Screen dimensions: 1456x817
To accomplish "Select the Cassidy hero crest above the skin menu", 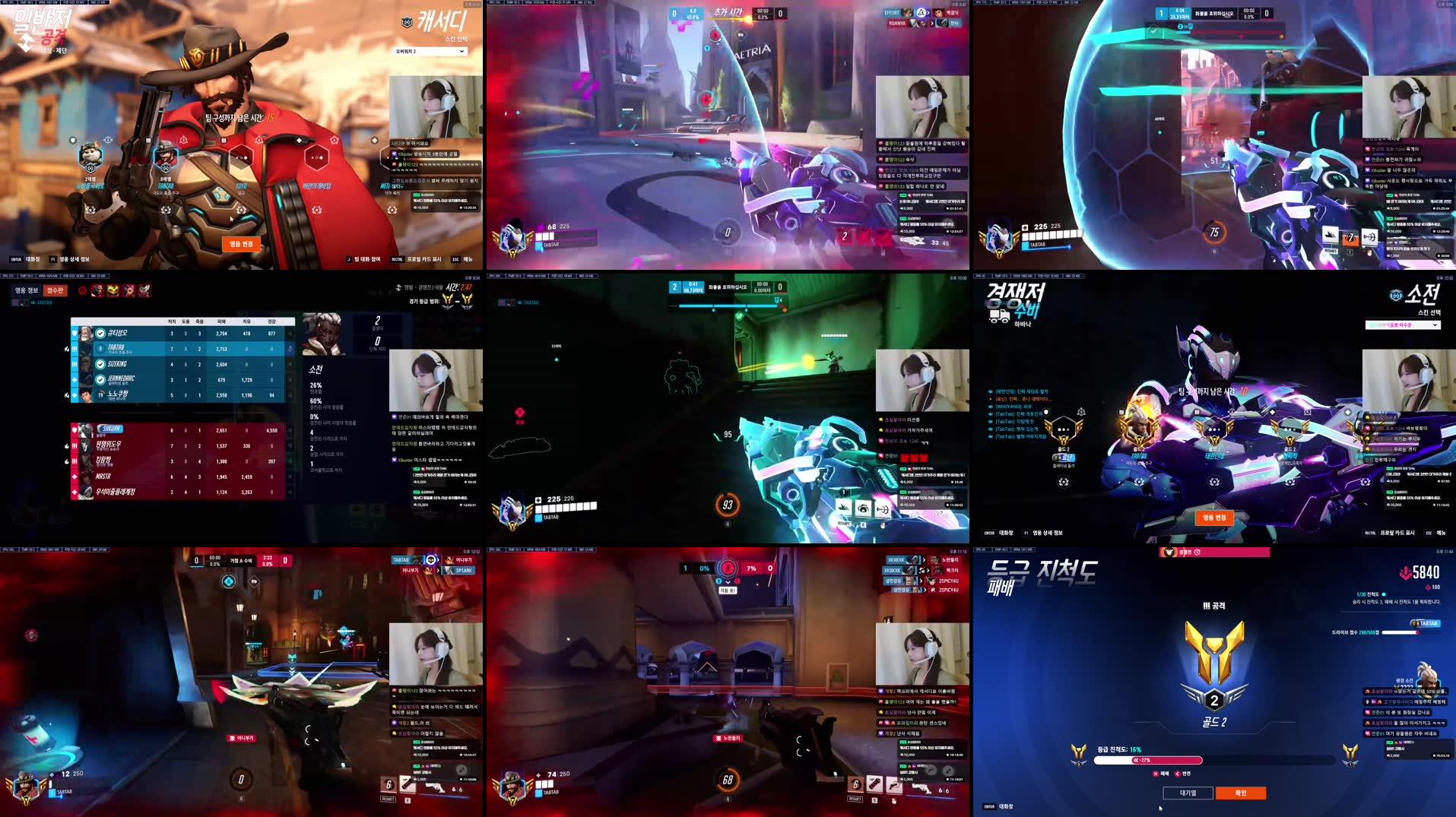I will pyautogui.click(x=409, y=22).
